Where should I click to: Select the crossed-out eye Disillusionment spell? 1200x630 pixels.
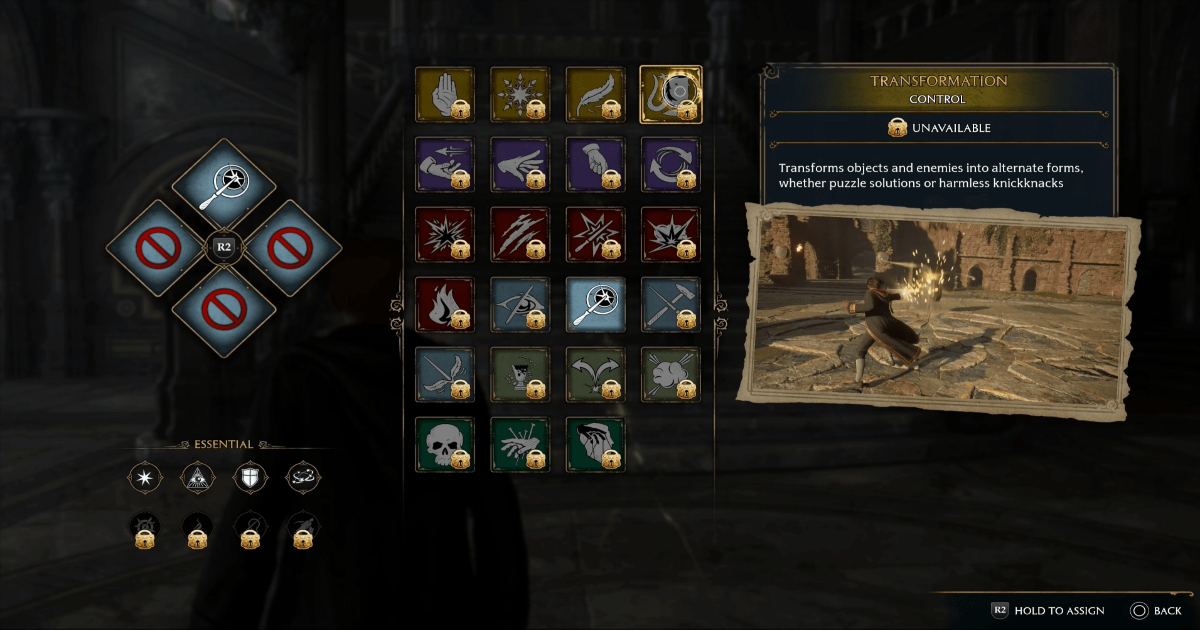[520, 304]
